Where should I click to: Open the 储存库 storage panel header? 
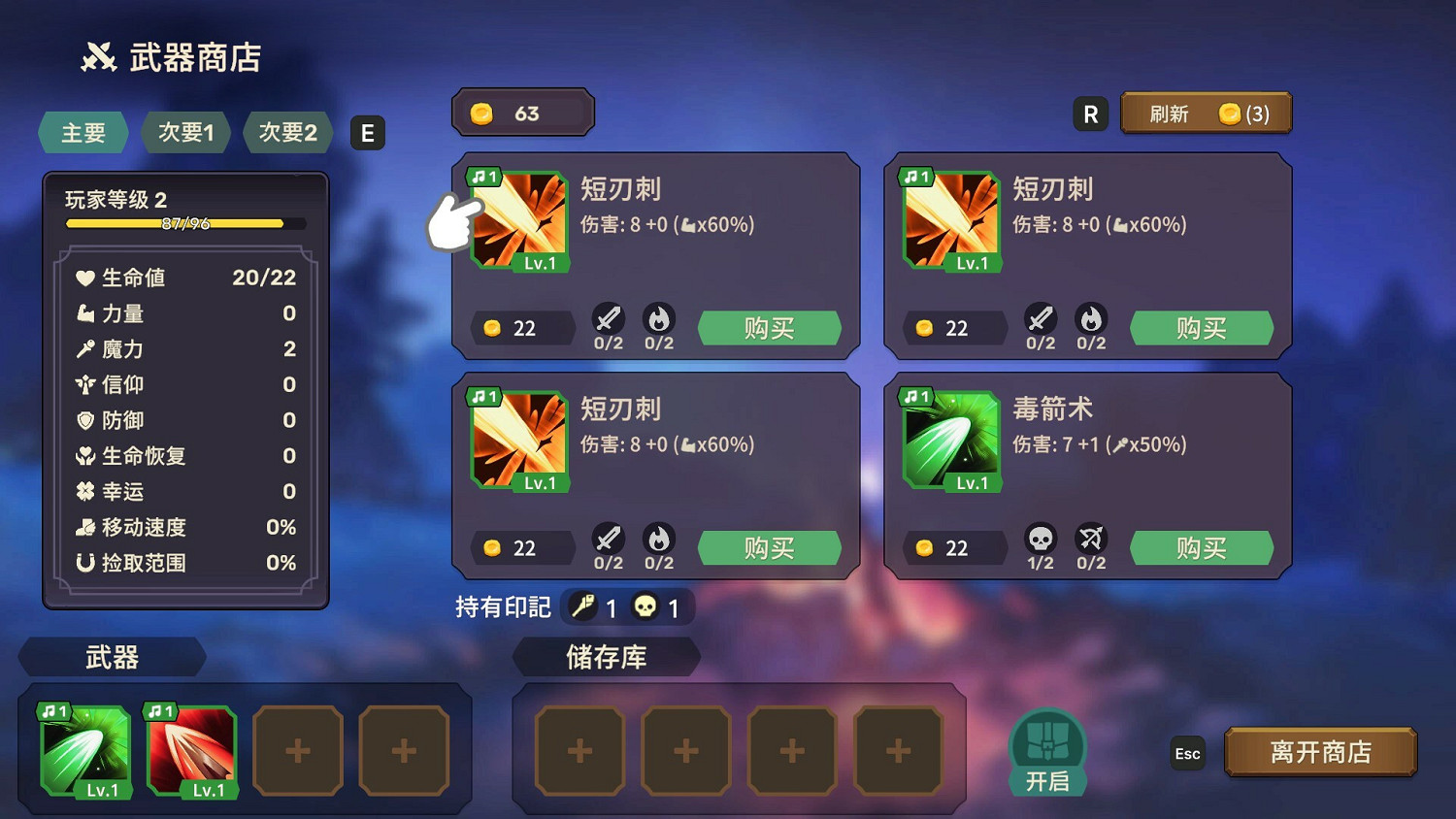coord(609,657)
